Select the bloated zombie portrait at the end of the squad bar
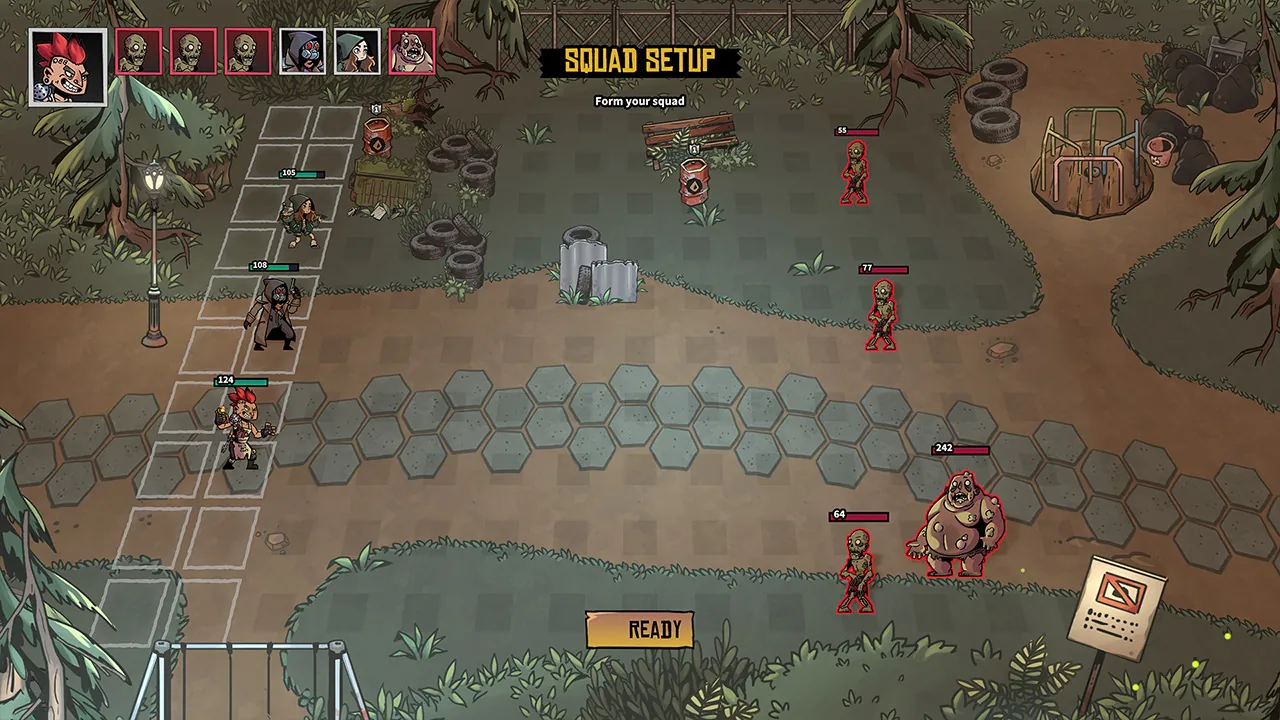Image resolution: width=1280 pixels, height=720 pixels. coord(410,52)
